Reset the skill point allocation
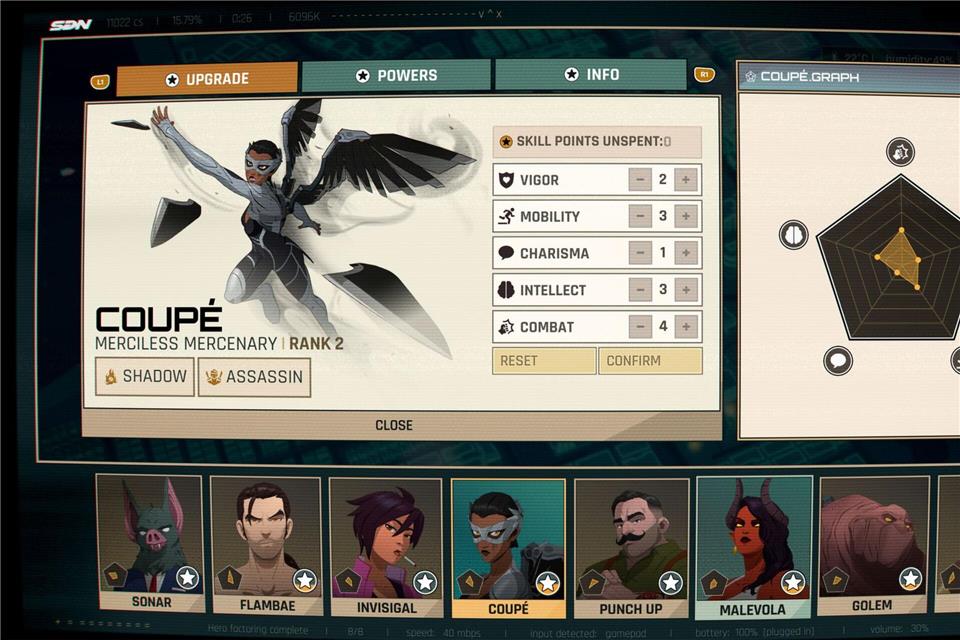Image resolution: width=960 pixels, height=640 pixels. click(x=543, y=361)
